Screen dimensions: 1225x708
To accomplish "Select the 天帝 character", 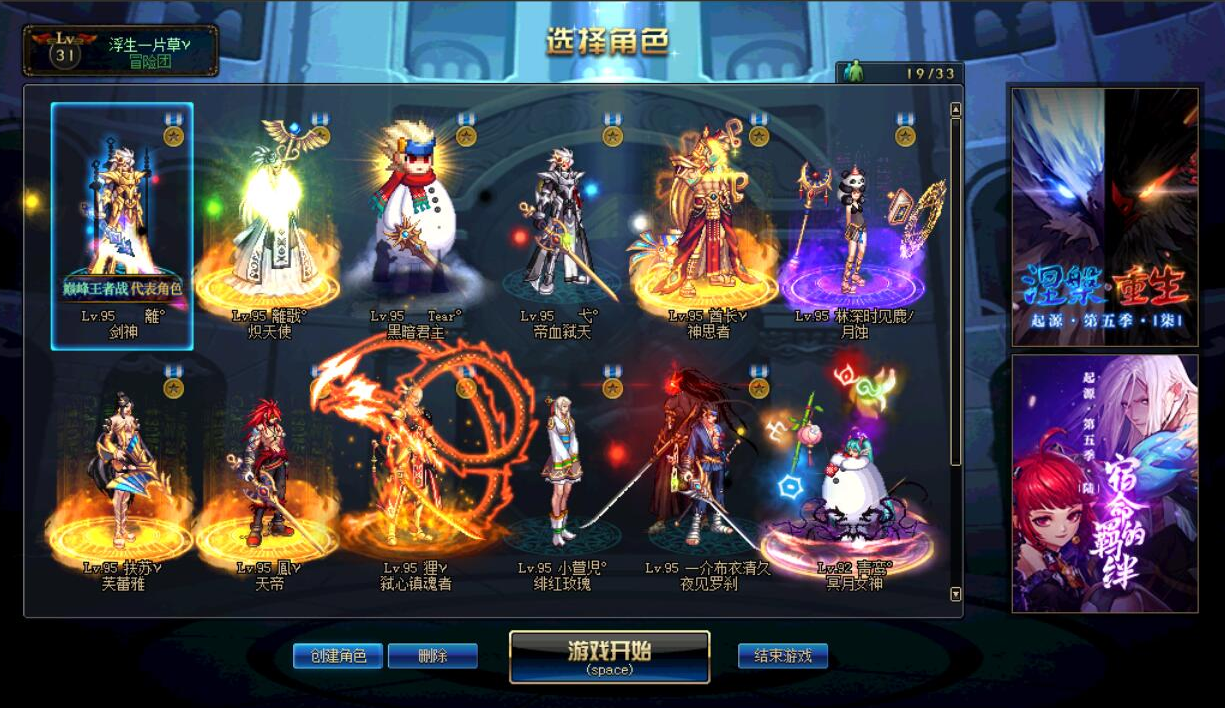I will tap(268, 478).
